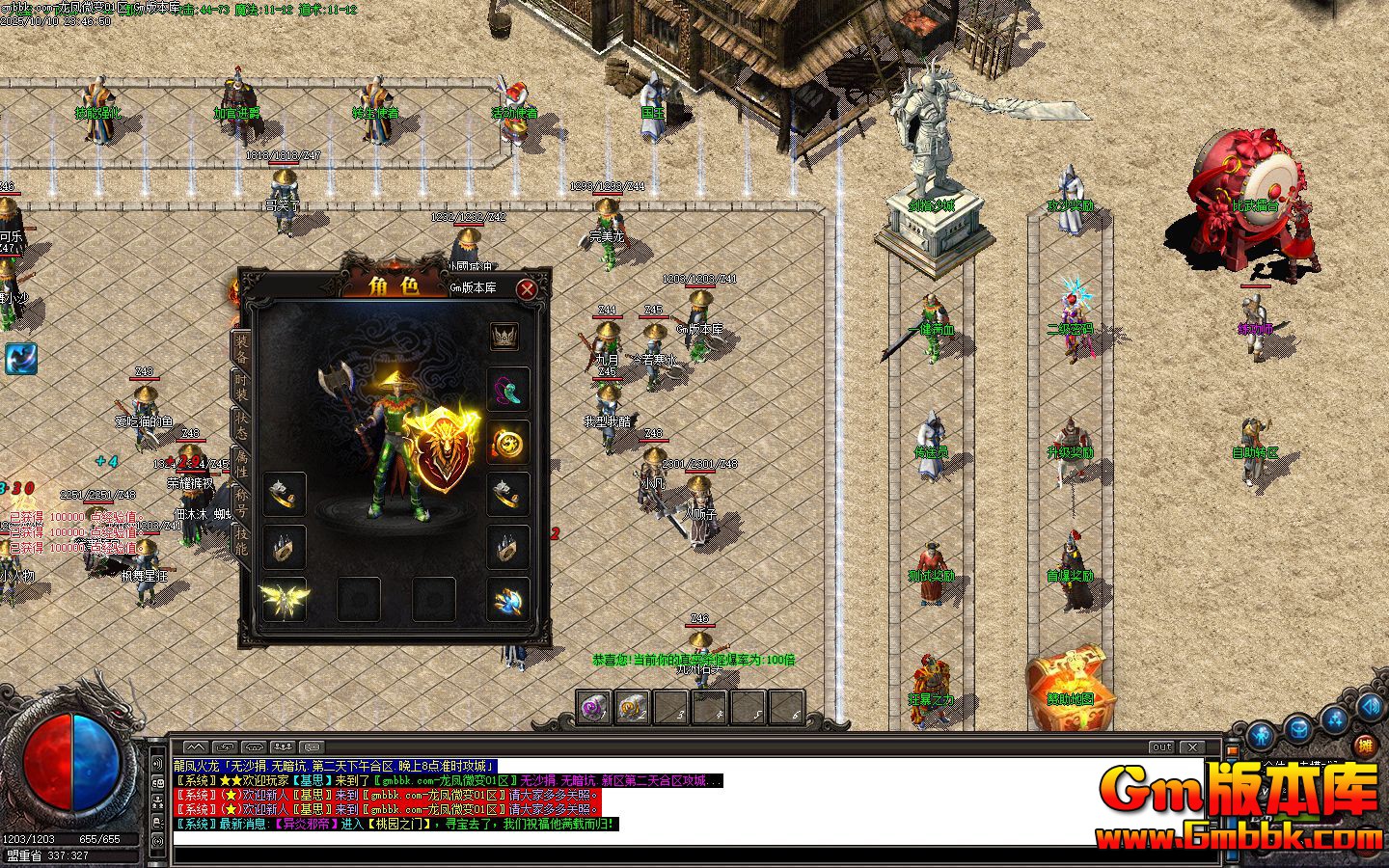Open the 状态 status tab

pyautogui.click(x=241, y=427)
